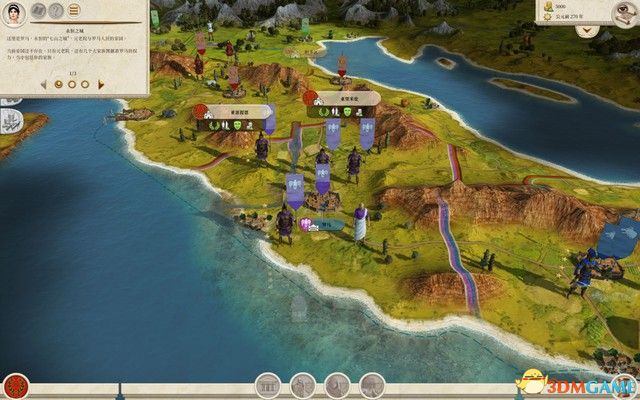Screen dimensions: 640x400
Task: Select the second round button on bottom bar
Action: click(303, 385)
